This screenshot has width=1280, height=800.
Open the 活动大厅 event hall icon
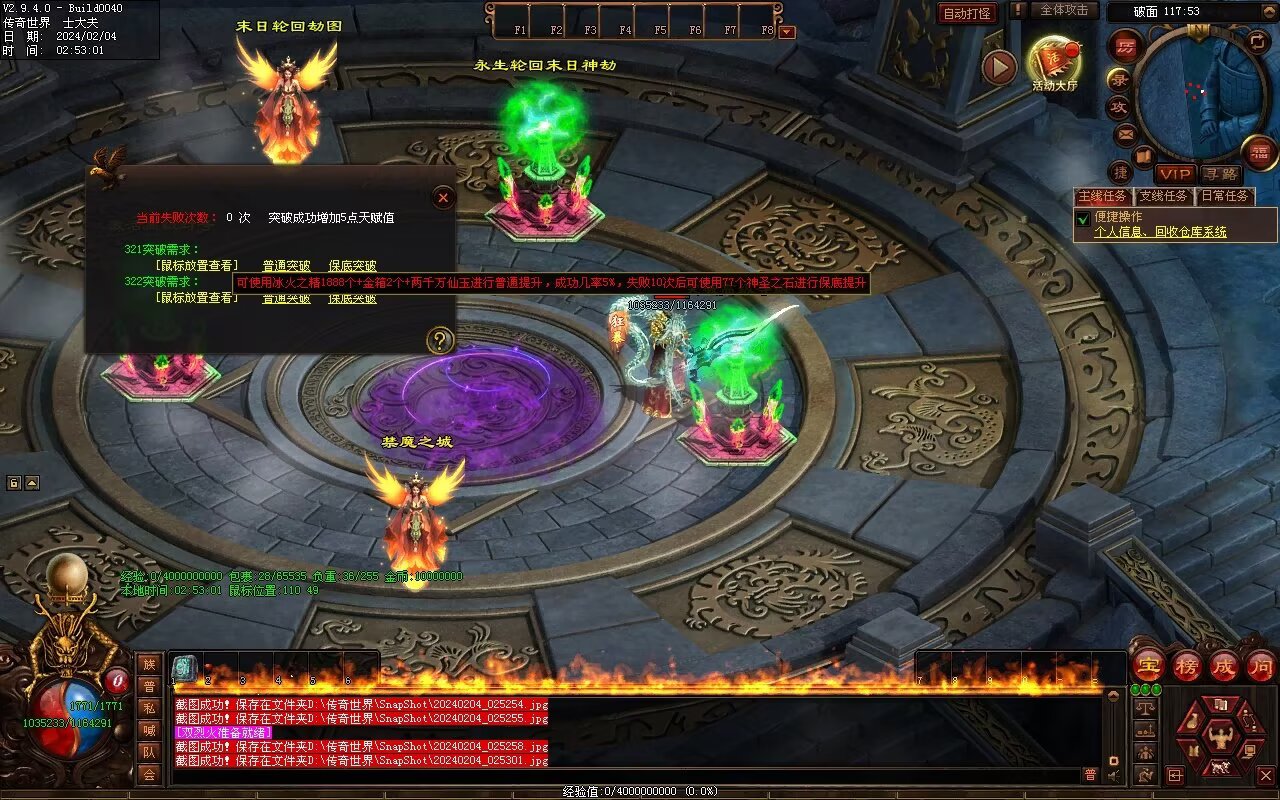pos(1055,62)
